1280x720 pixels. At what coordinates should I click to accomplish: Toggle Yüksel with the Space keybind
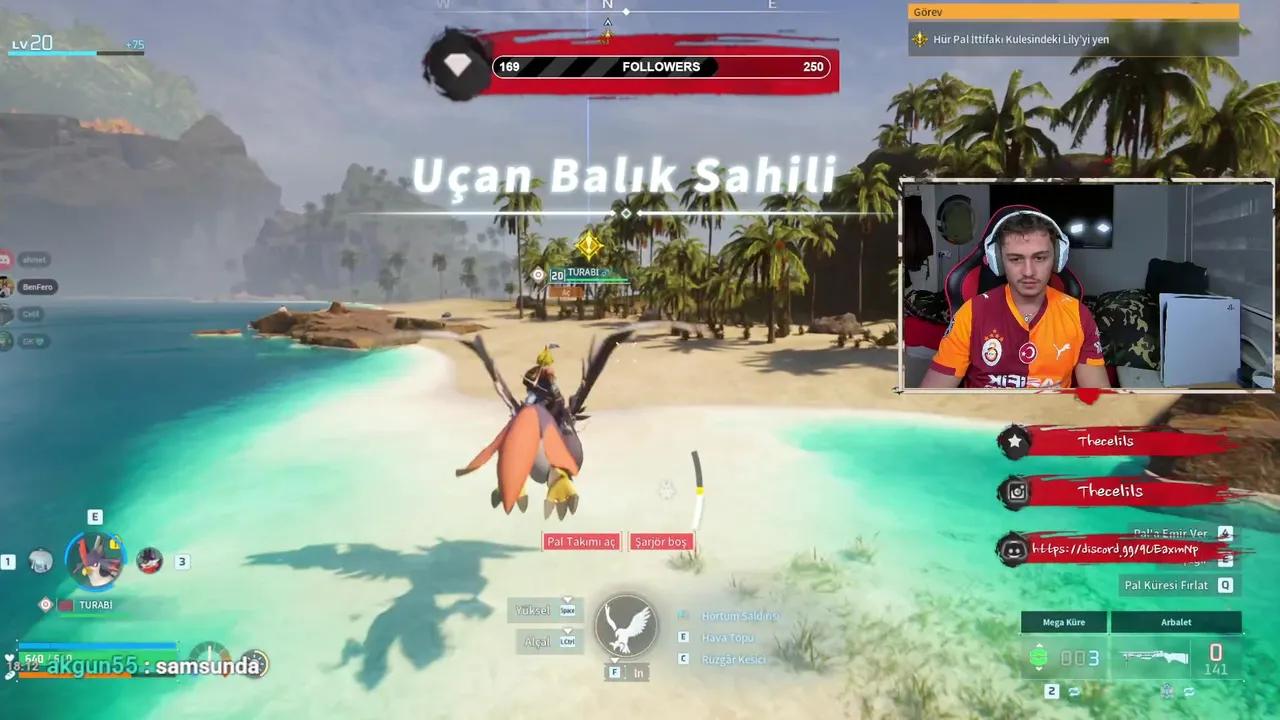567,610
